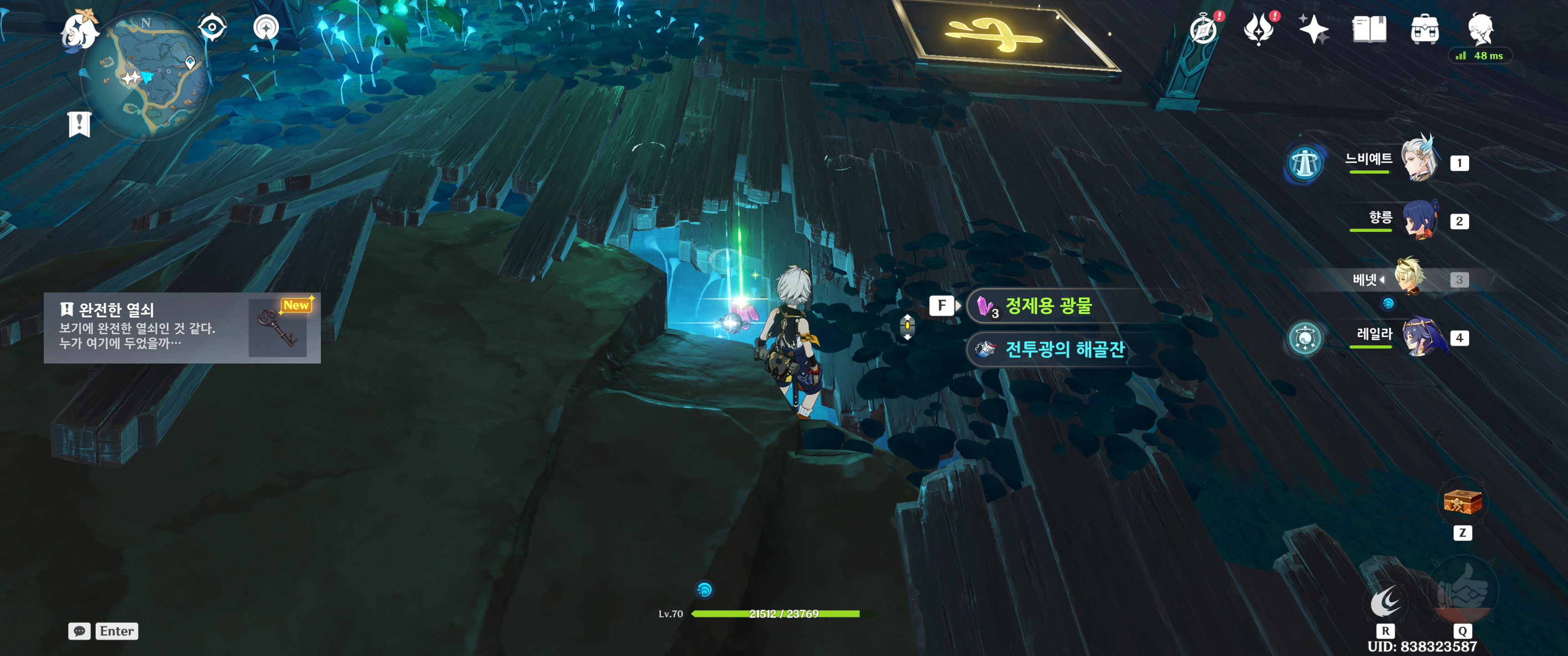Image resolution: width=1568 pixels, height=656 pixels.
Task: Open the quest log exclamation icon
Action: coord(79,124)
